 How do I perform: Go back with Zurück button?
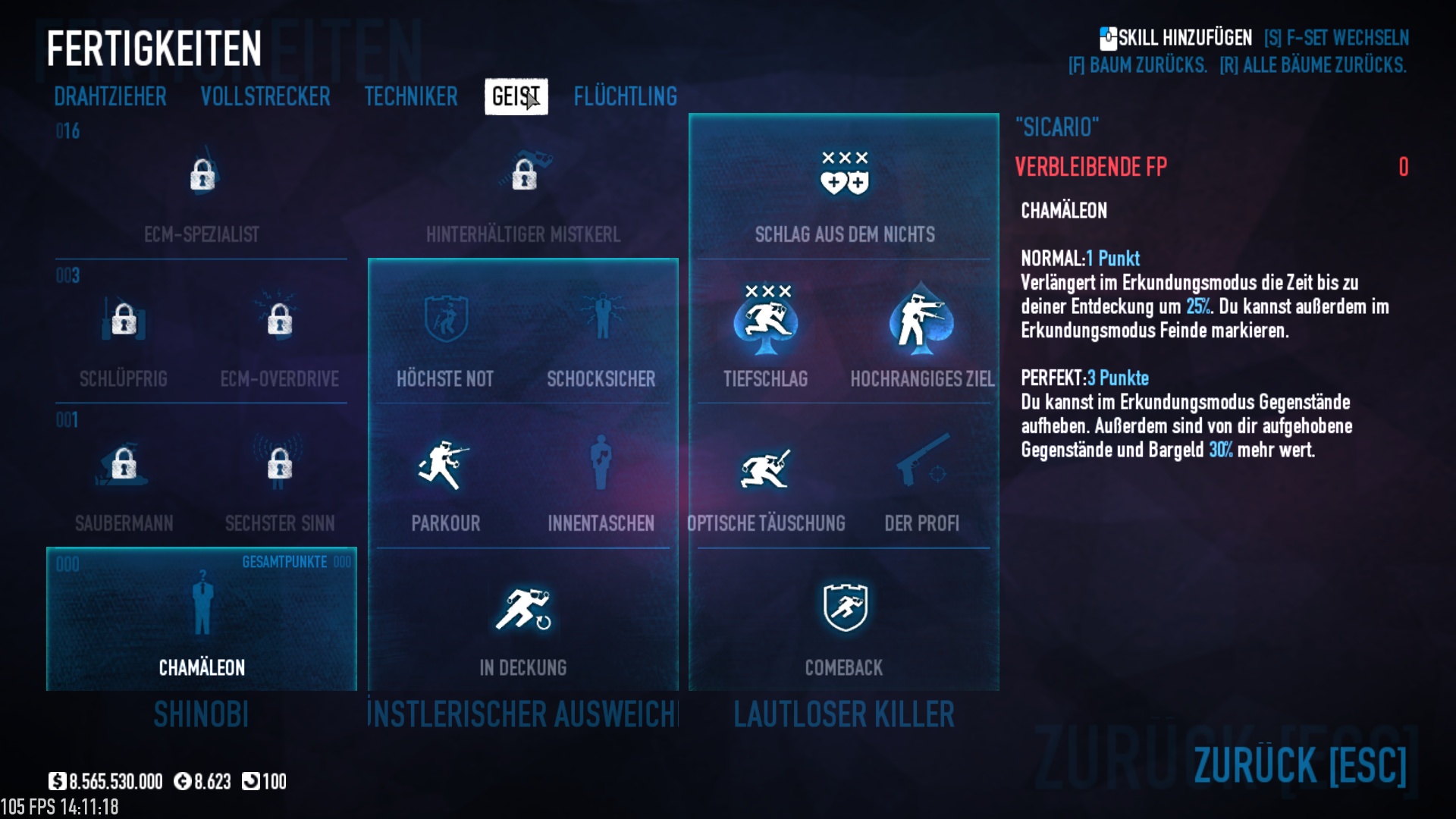[1300, 764]
